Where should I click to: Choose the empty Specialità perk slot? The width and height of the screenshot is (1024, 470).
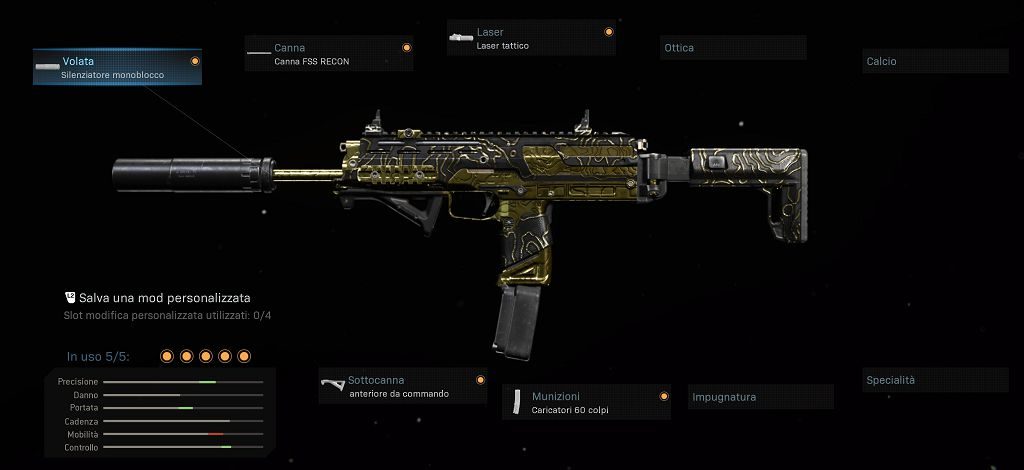pyautogui.click(x=936, y=380)
